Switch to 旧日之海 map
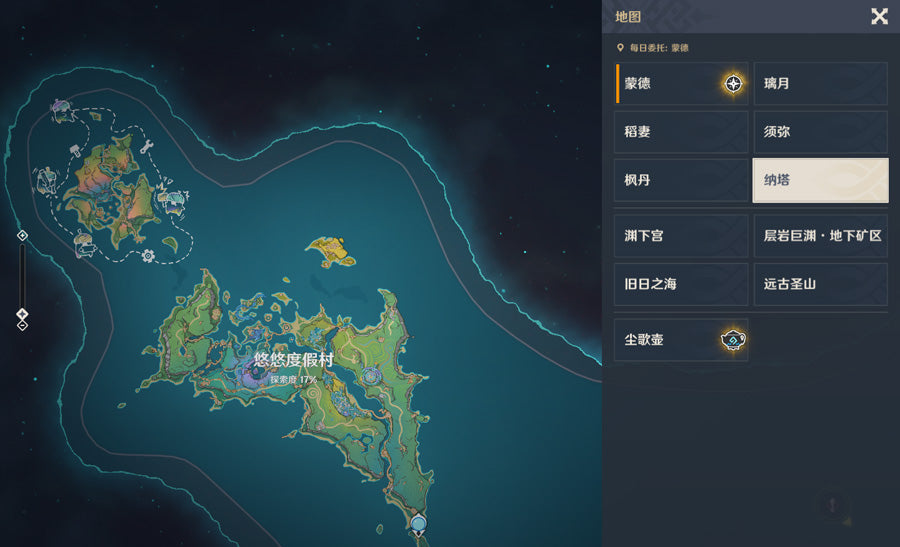Image resolution: width=900 pixels, height=547 pixels. coord(681,284)
